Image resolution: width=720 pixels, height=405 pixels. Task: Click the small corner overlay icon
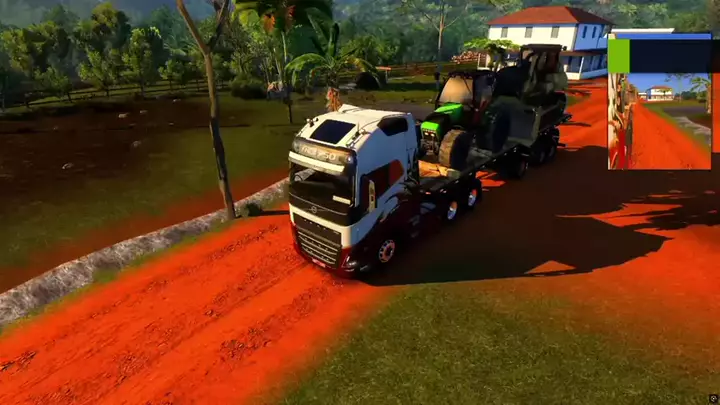click(x=712, y=397)
